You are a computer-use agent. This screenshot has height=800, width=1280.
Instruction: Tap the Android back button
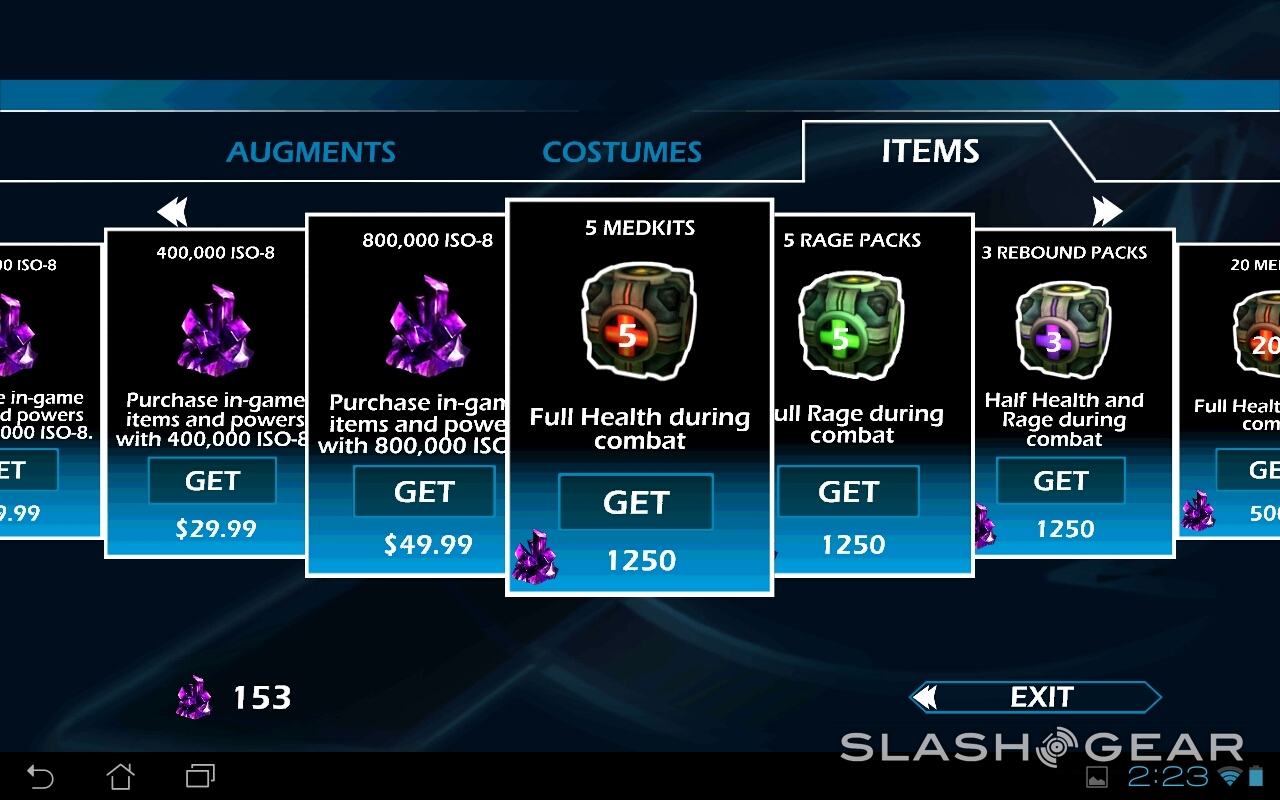click(x=40, y=776)
